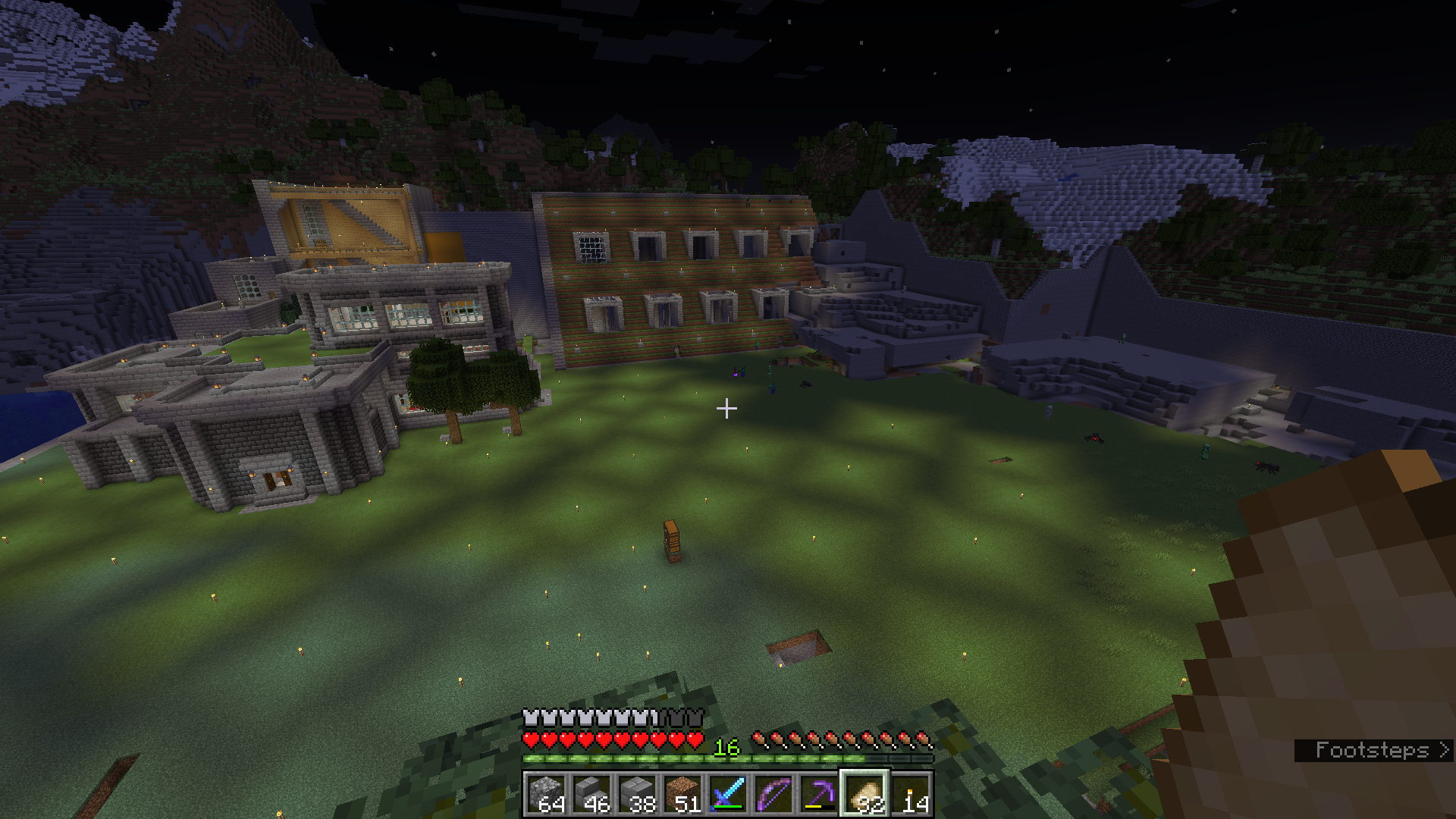Pick the dirt block hotbar slot

click(x=682, y=794)
